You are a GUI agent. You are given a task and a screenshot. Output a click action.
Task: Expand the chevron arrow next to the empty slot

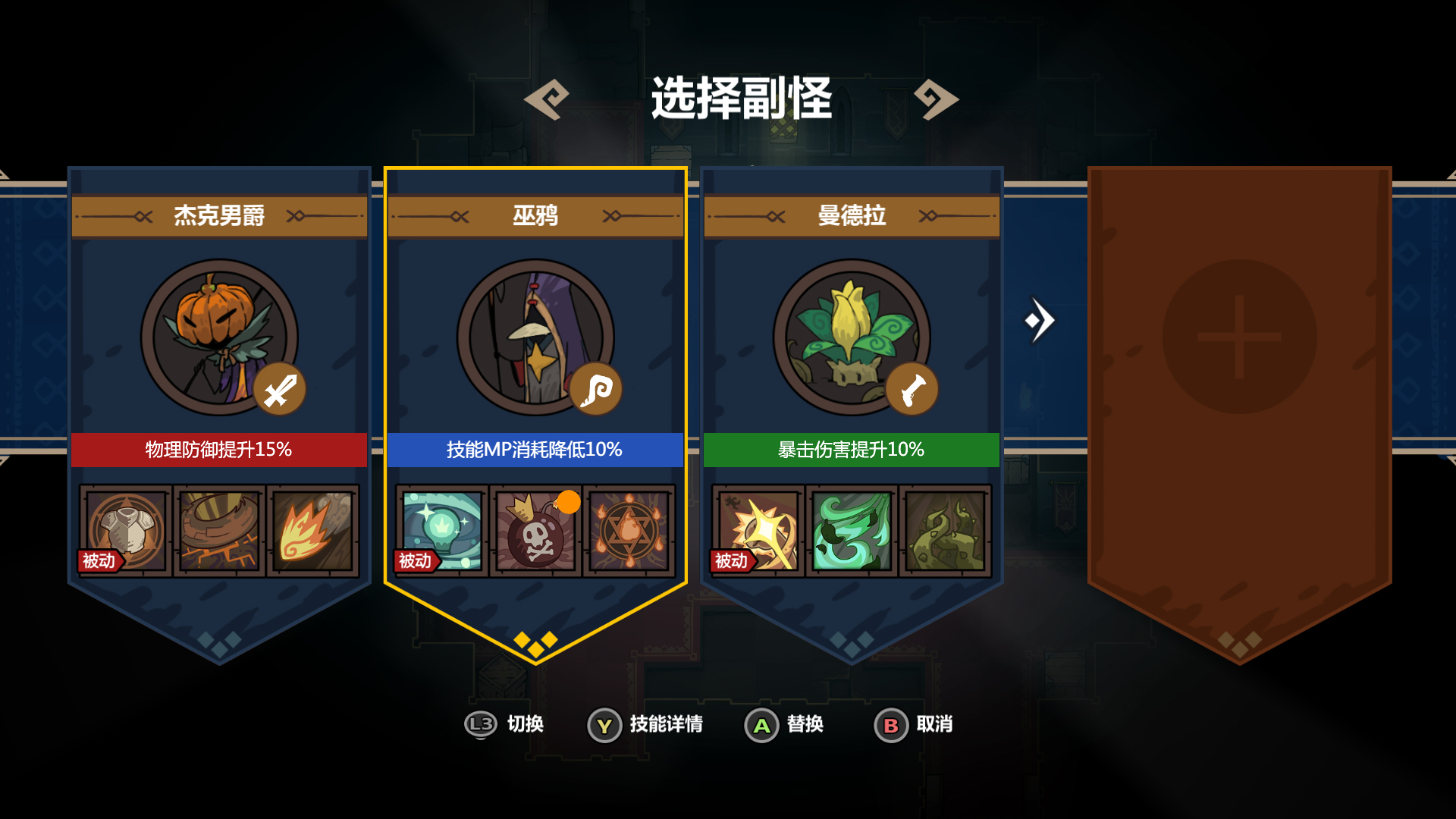pos(1040,321)
